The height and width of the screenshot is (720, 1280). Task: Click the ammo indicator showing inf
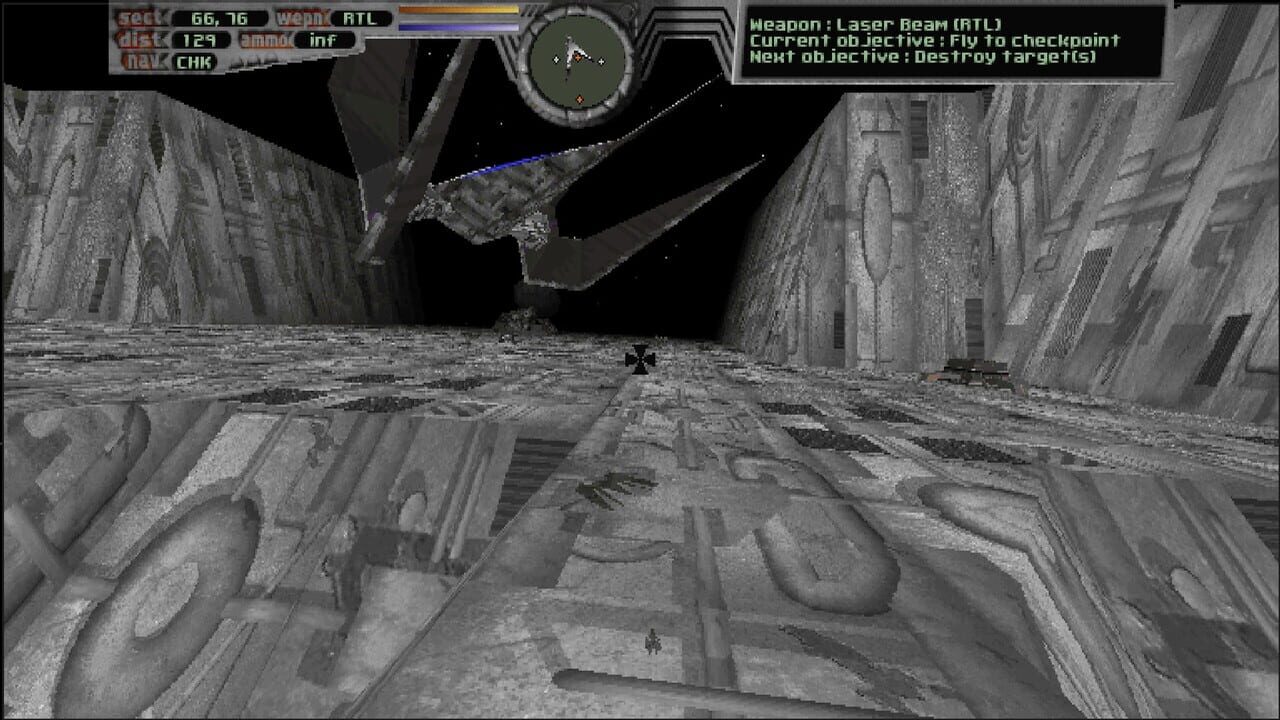click(x=323, y=41)
